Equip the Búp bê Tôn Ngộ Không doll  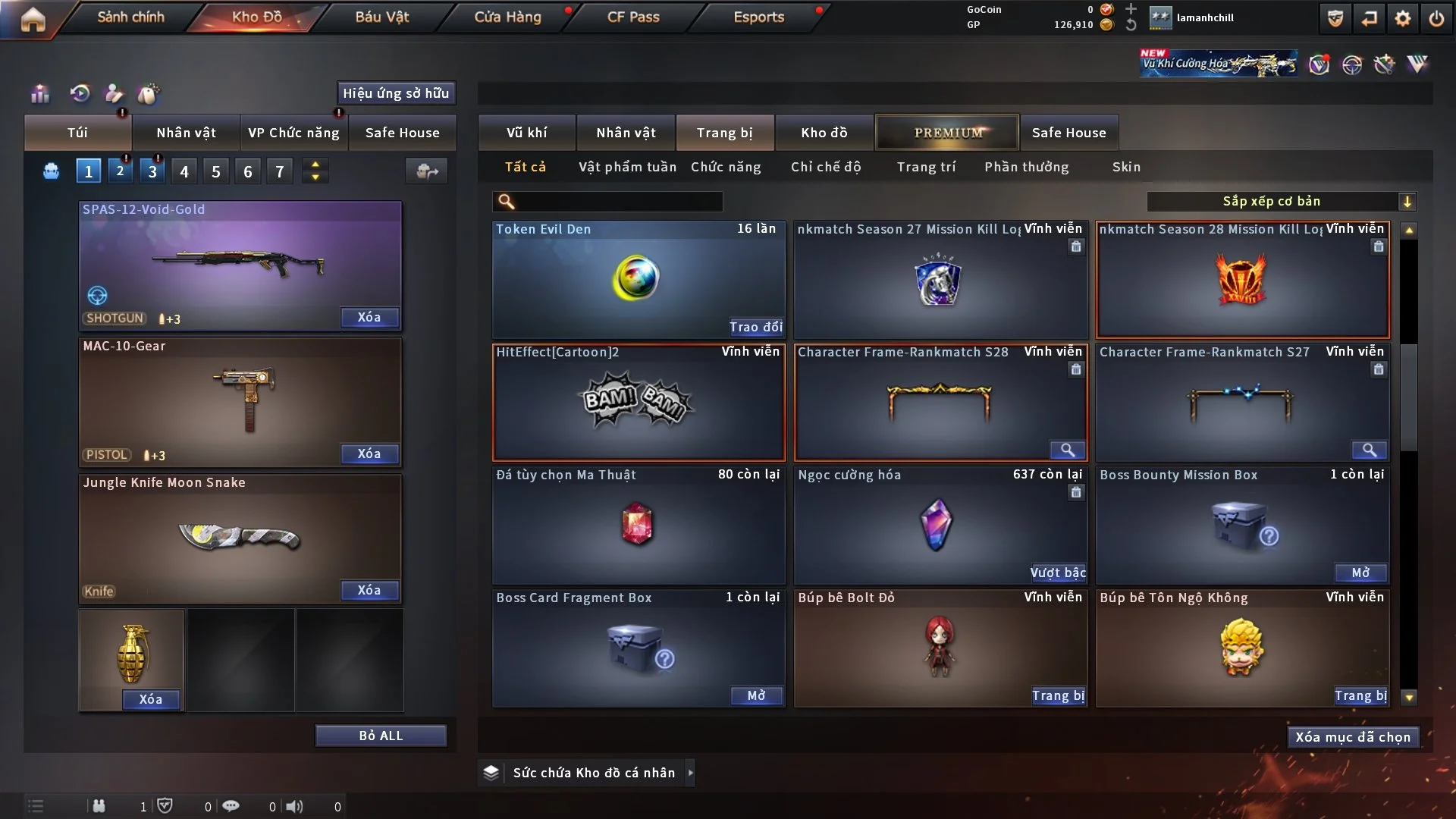pos(1360,695)
